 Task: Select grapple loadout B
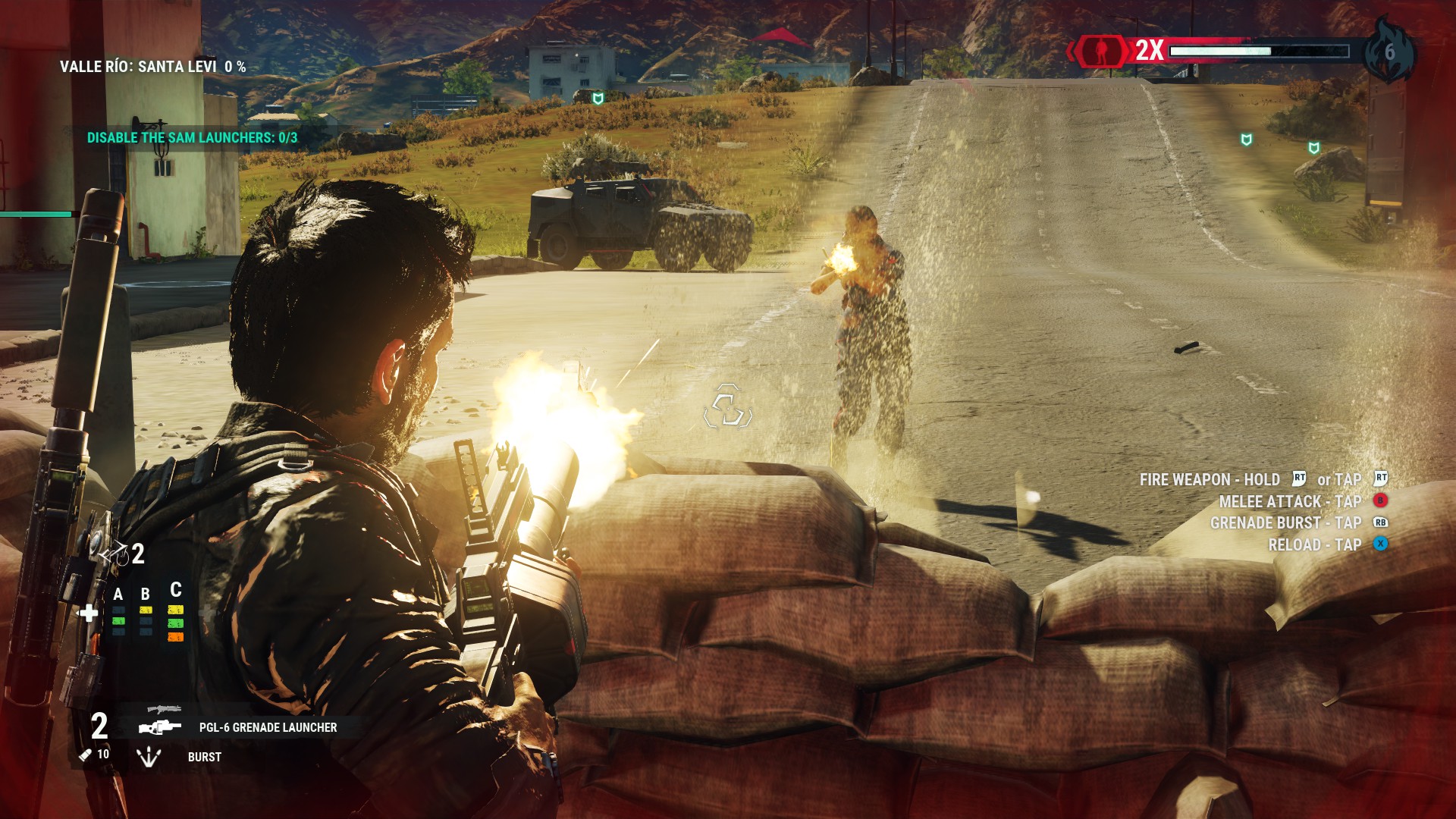pyautogui.click(x=146, y=595)
